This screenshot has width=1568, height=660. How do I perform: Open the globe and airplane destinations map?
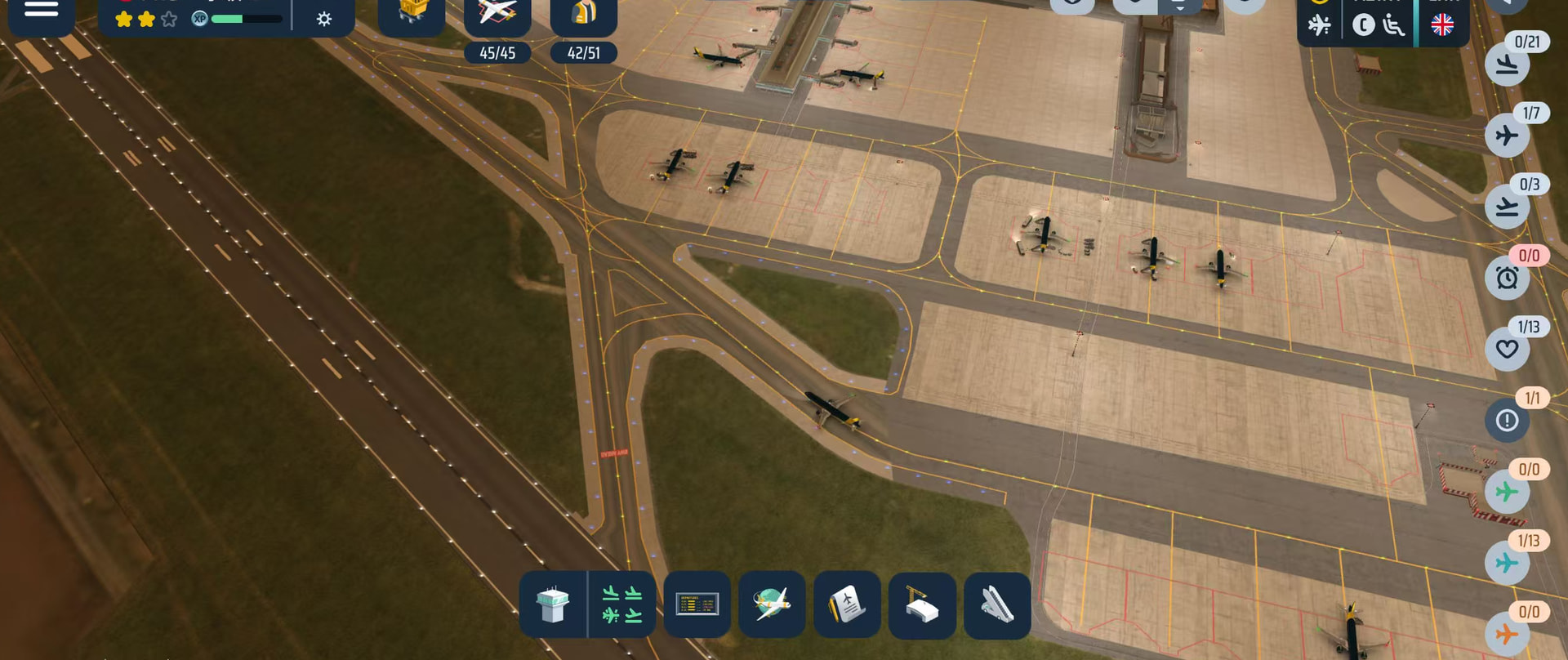tap(772, 605)
